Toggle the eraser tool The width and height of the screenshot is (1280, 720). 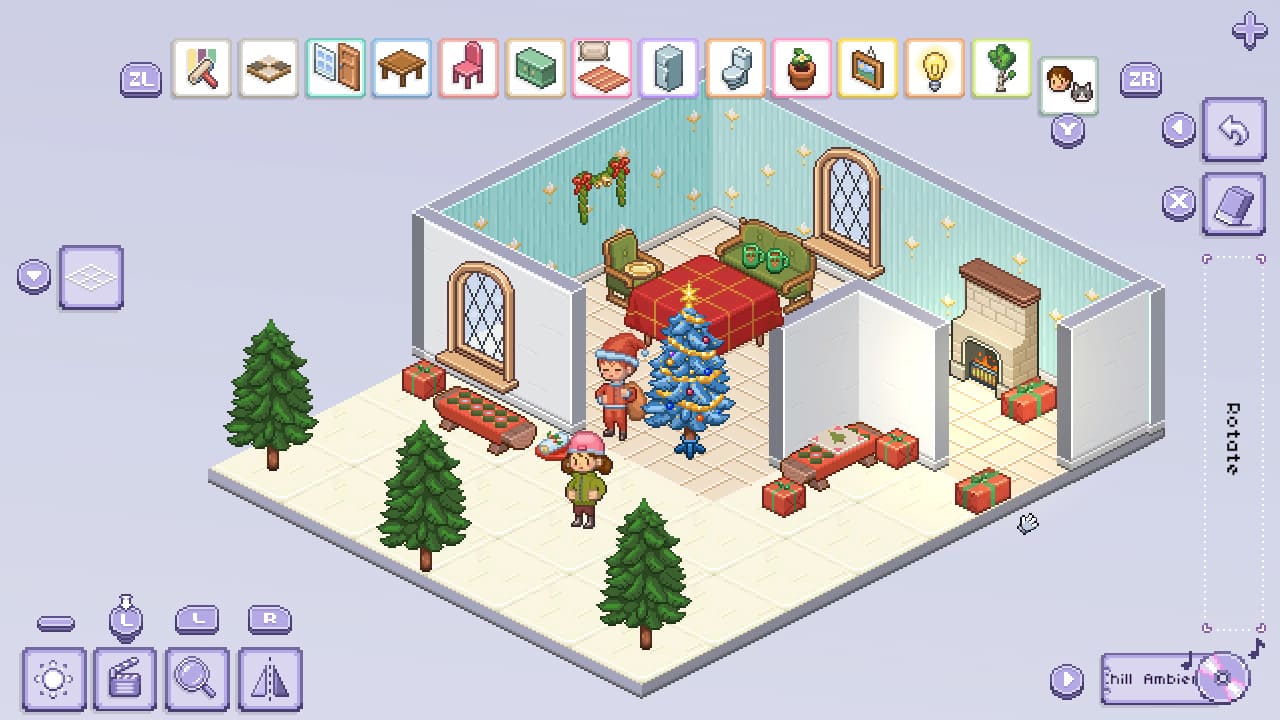[1233, 203]
